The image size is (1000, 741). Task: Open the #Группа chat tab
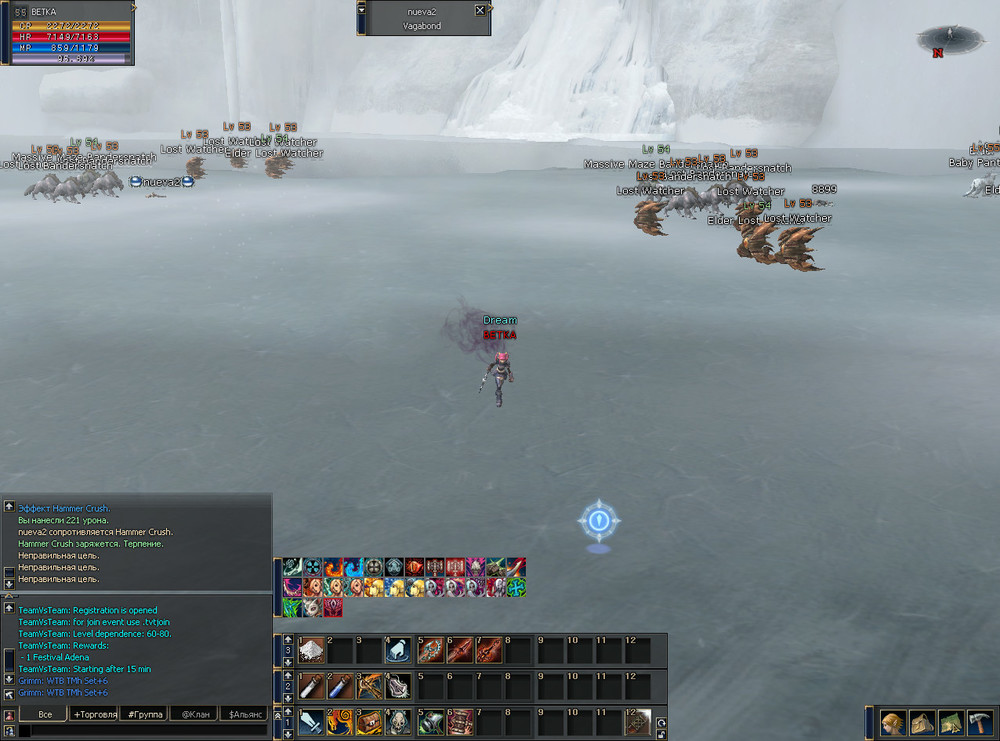pos(144,714)
